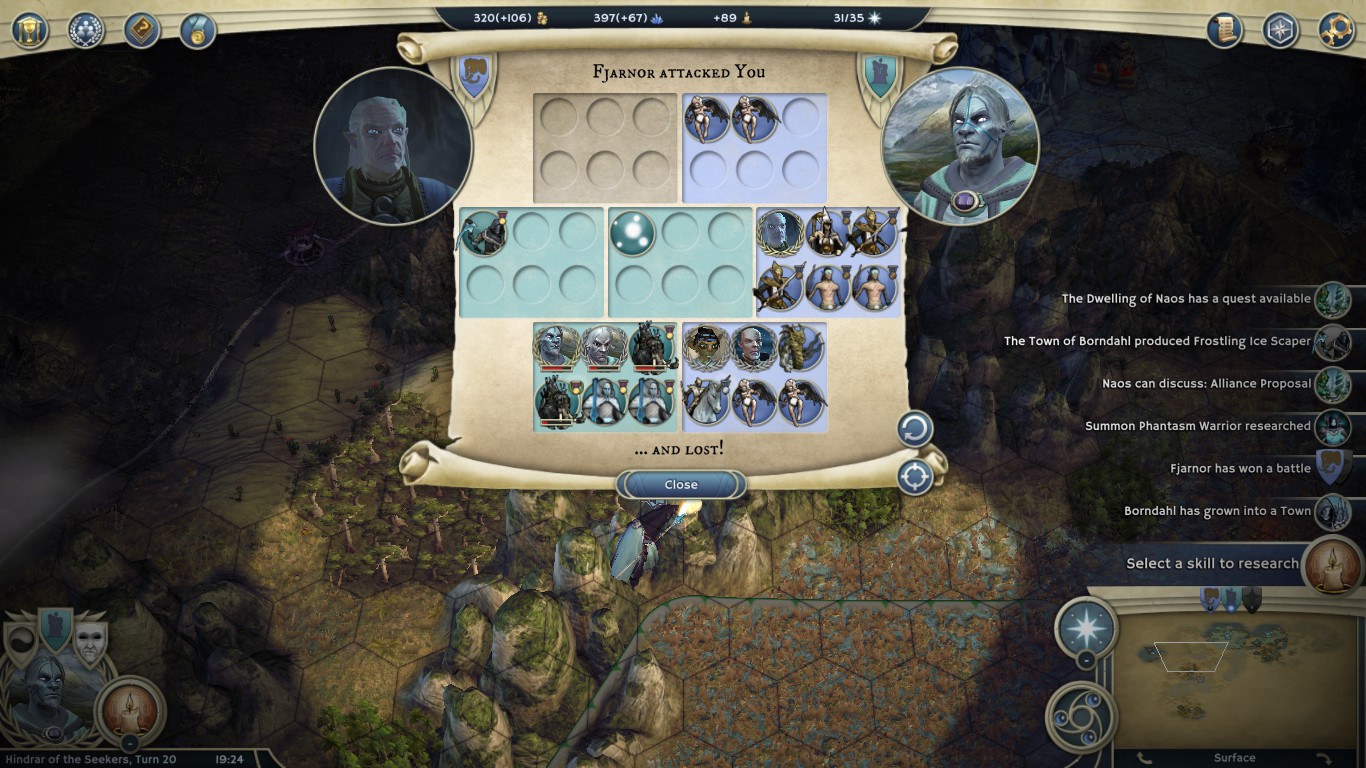Open the Tome of Wonders book icon
Screen dimensions: 1366x768
(x=142, y=30)
